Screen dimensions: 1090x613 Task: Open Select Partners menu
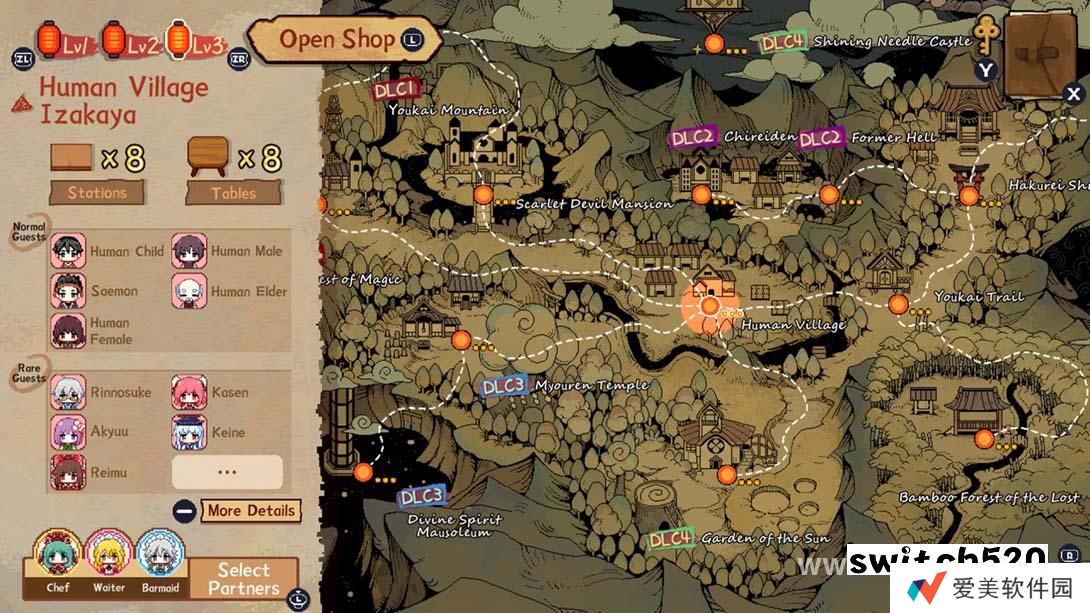pyautogui.click(x=243, y=579)
